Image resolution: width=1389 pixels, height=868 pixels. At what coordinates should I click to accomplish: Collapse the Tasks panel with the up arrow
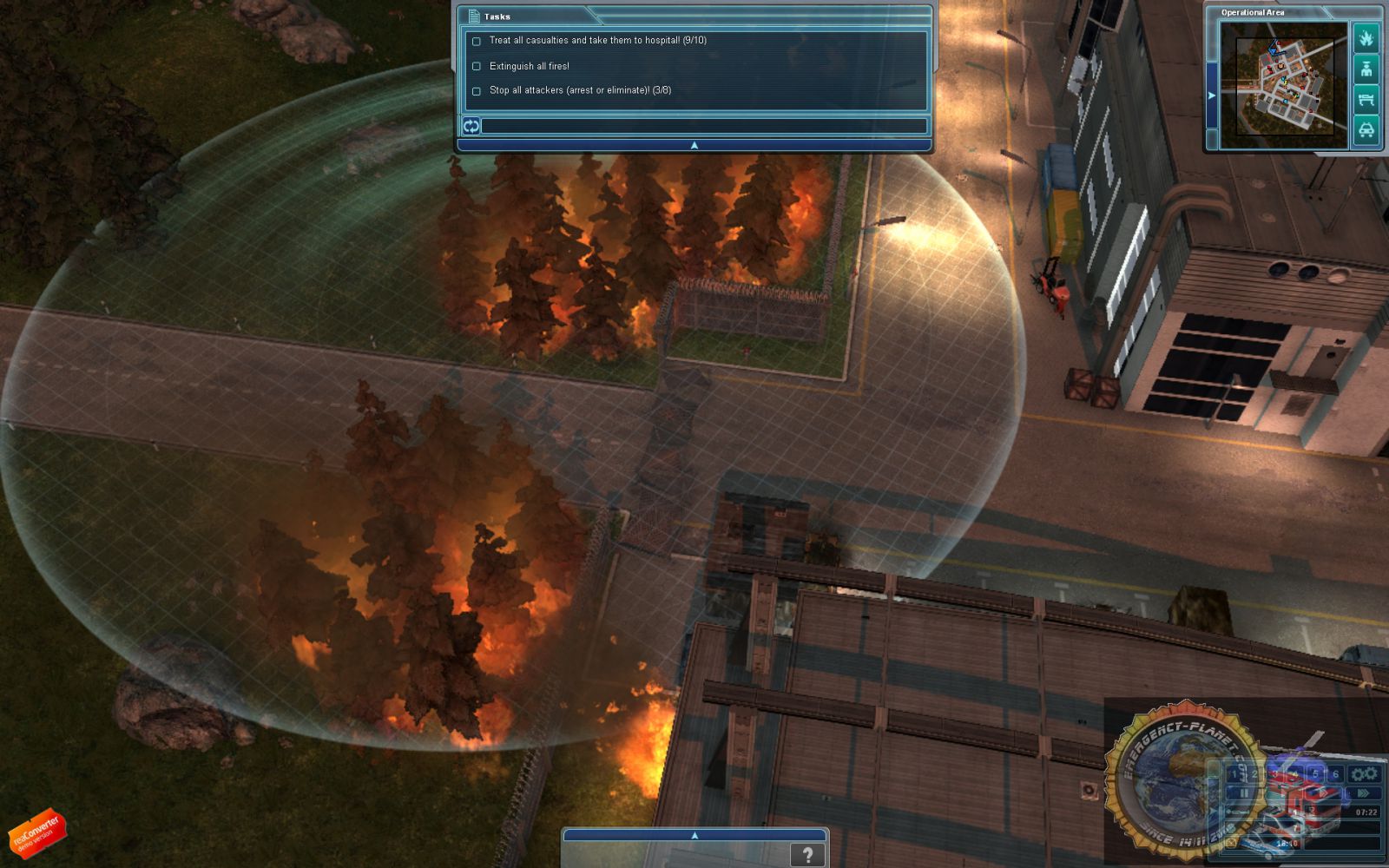pos(694,146)
